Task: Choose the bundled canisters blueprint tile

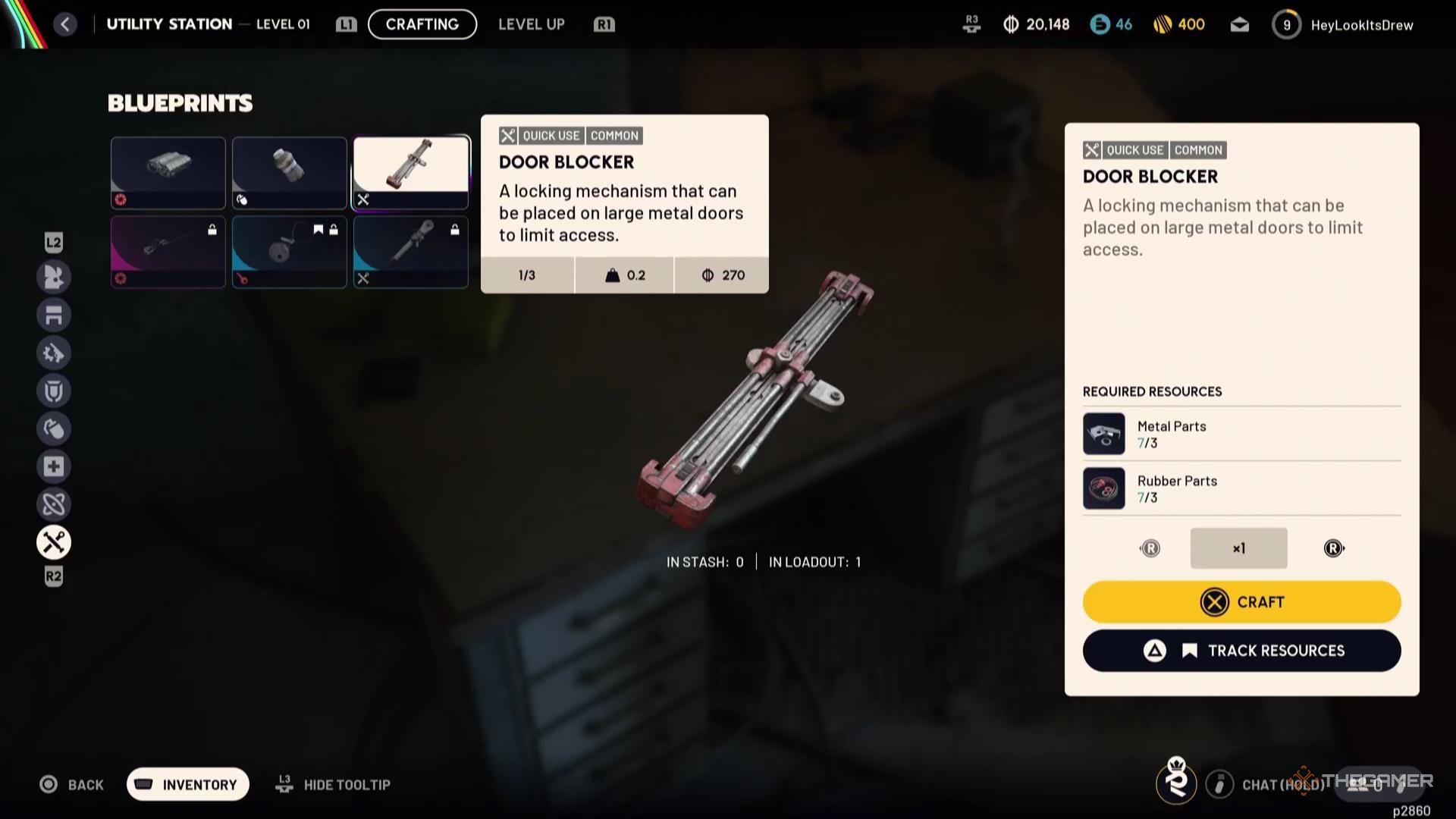Action: [x=168, y=172]
